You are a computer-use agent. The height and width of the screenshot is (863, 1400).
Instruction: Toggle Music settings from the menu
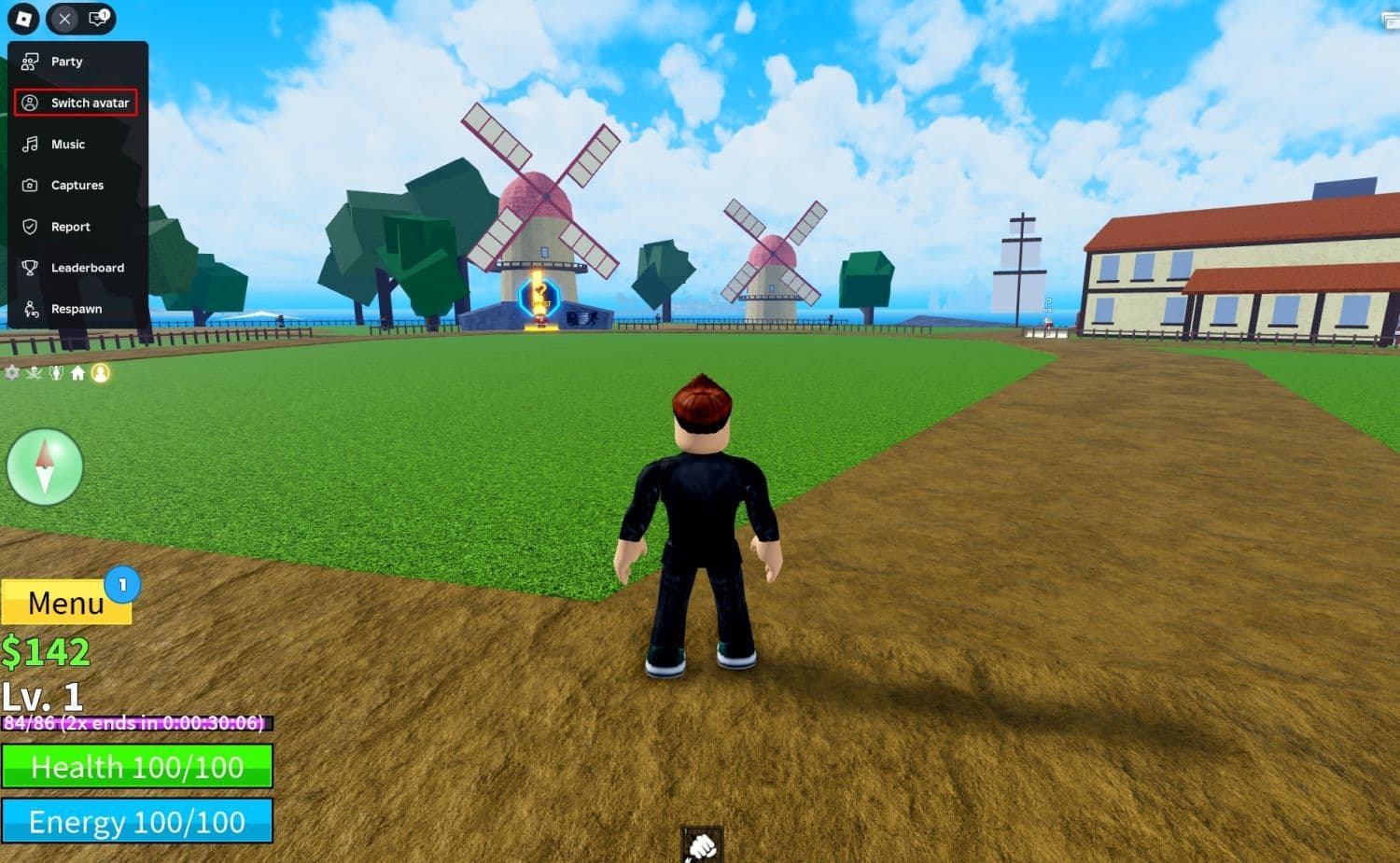point(65,144)
